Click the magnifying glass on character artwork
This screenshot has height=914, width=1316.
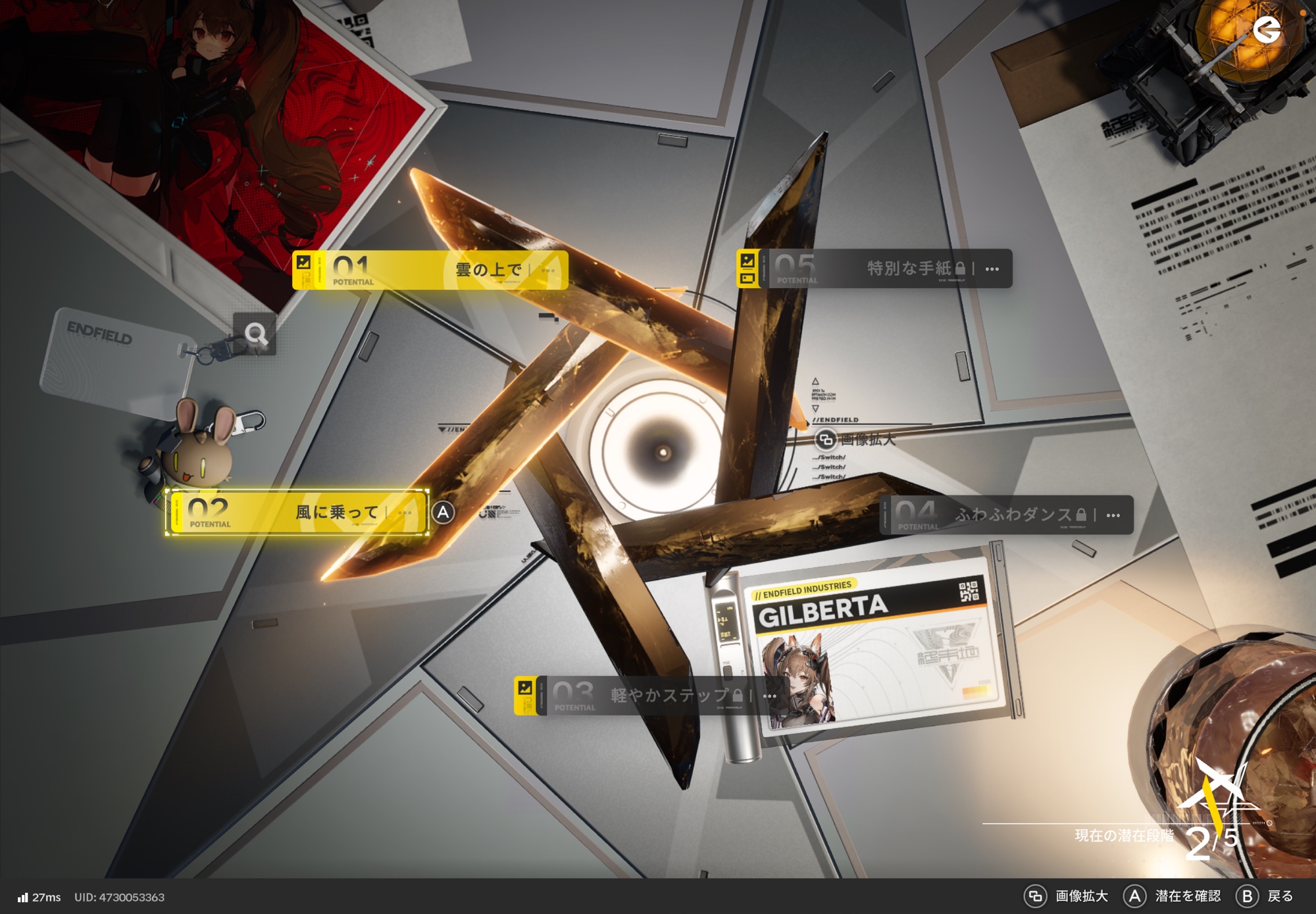point(255,334)
